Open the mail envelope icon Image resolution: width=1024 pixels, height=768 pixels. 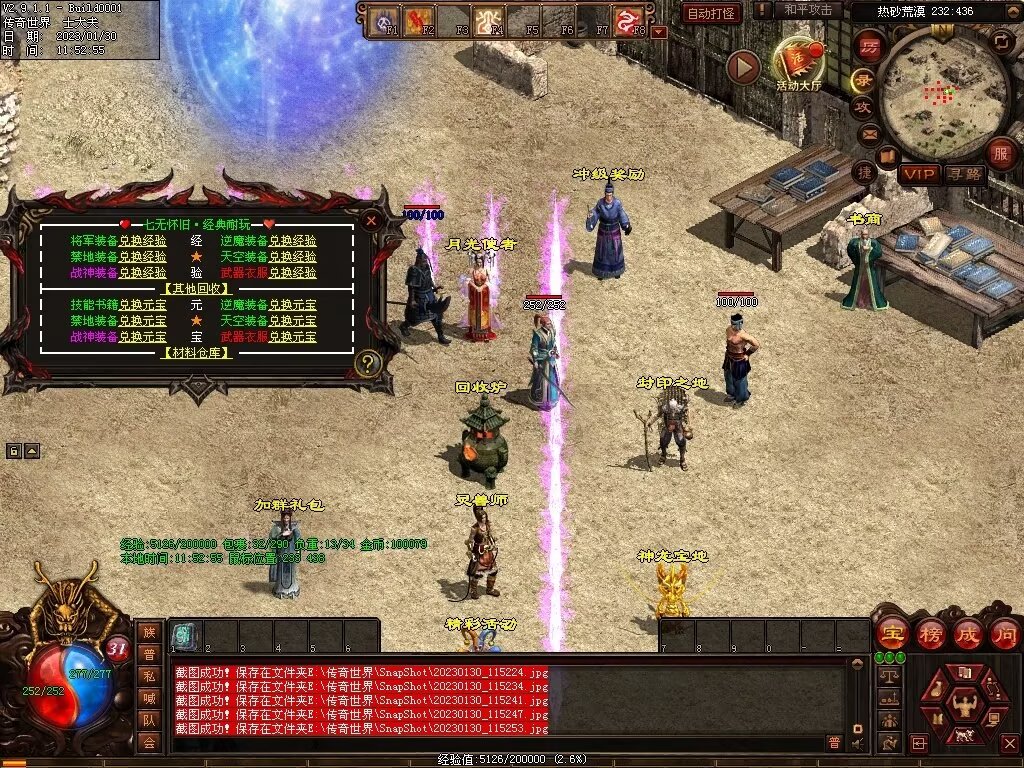869,133
